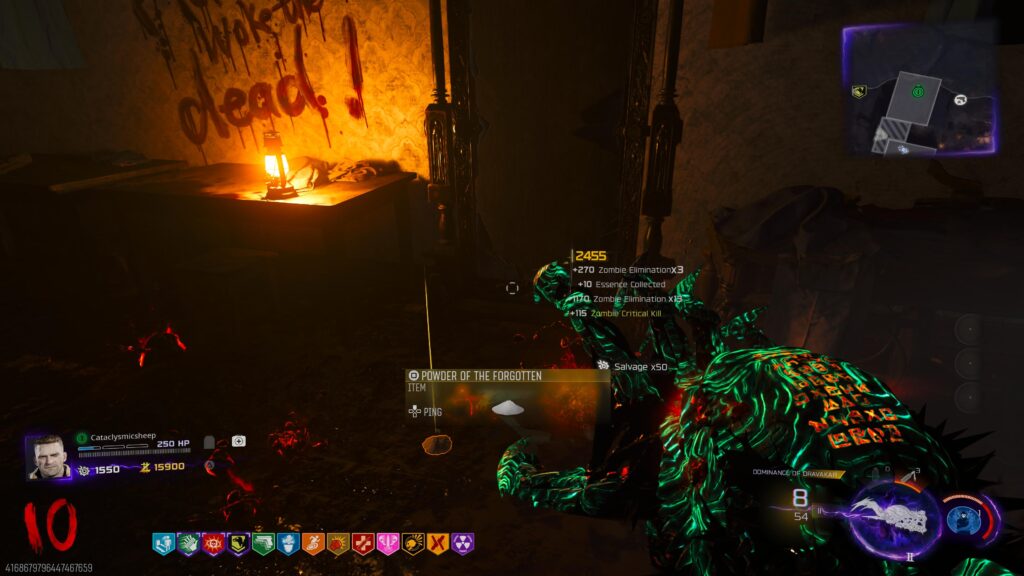Click the green pistol perk icon
Screen dimensions: 1024x576
pos(263,544)
